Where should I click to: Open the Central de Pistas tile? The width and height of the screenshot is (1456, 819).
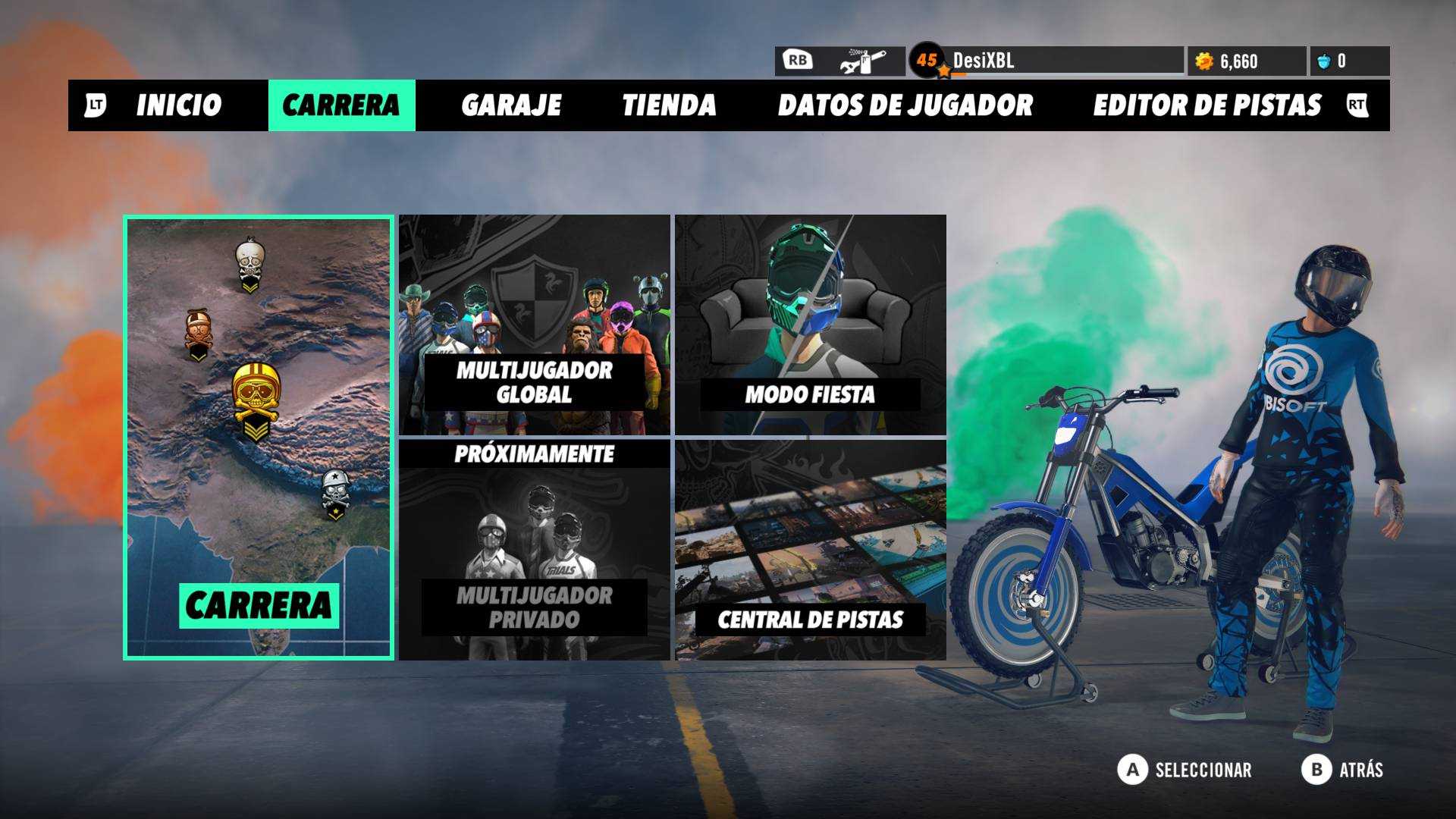tap(810, 551)
